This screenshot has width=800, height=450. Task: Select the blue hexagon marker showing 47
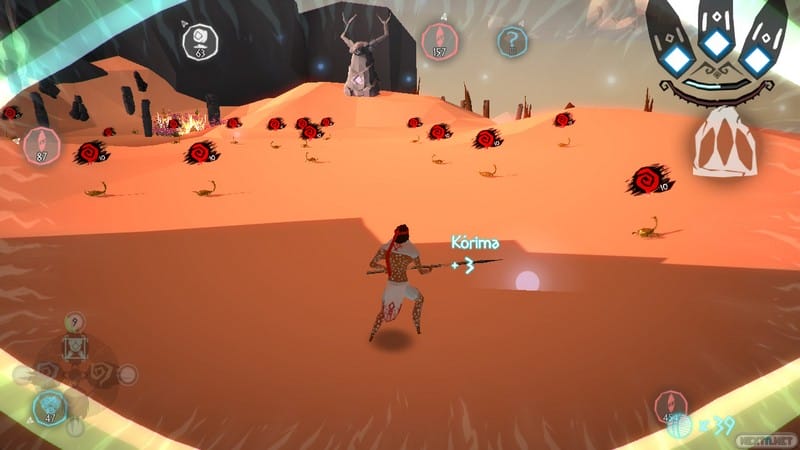[x=48, y=408]
